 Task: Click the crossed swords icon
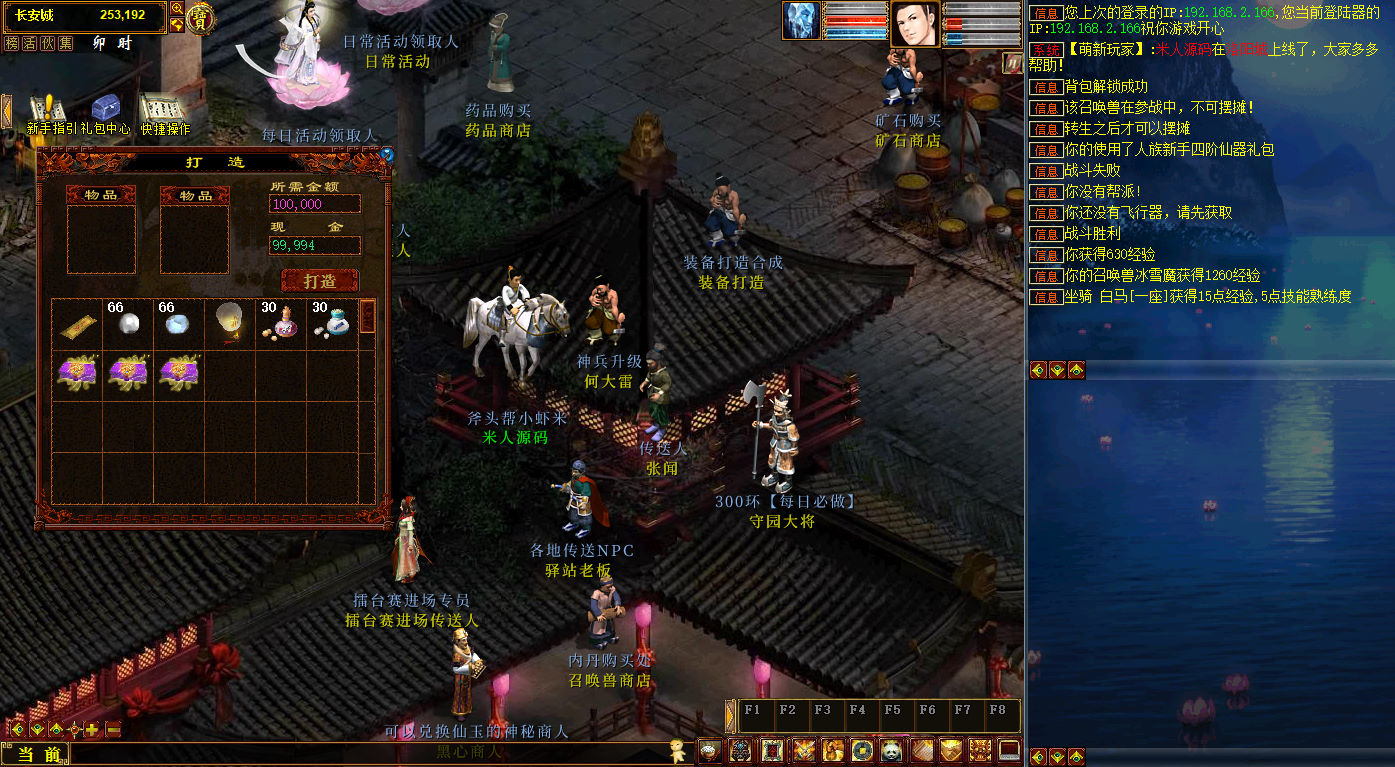pyautogui.click(x=803, y=750)
